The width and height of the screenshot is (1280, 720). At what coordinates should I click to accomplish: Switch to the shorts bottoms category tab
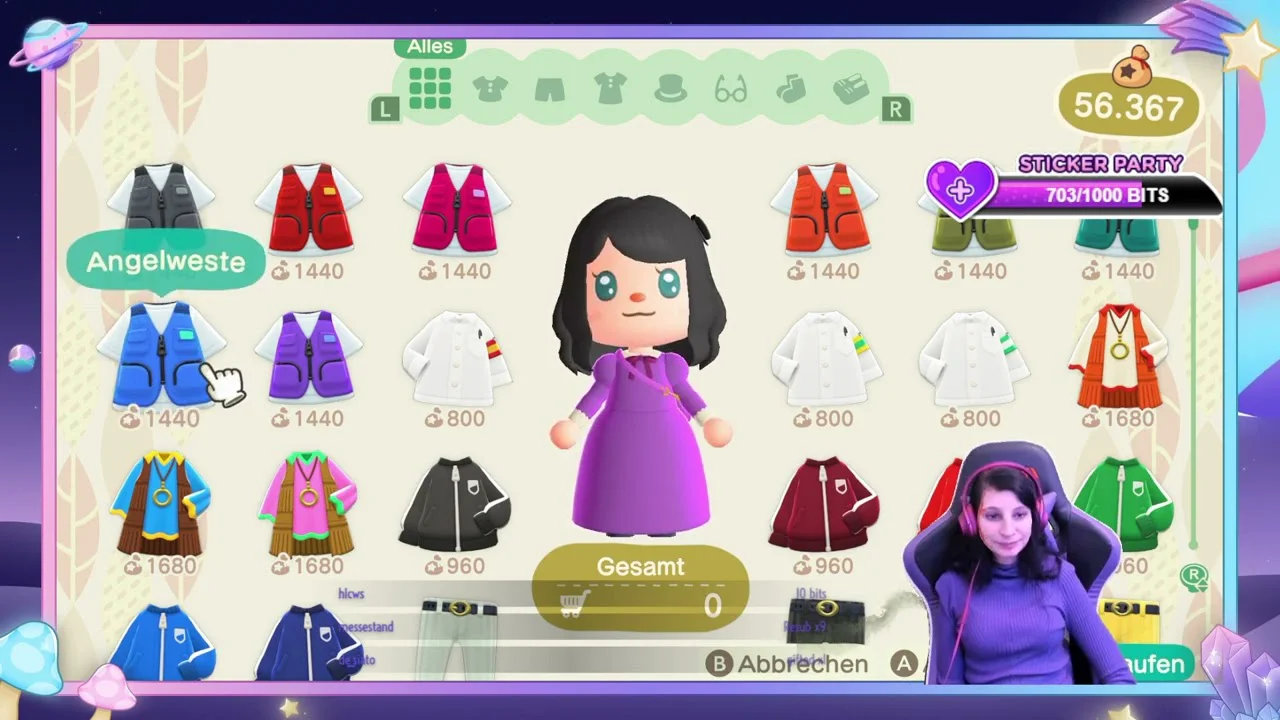(550, 90)
